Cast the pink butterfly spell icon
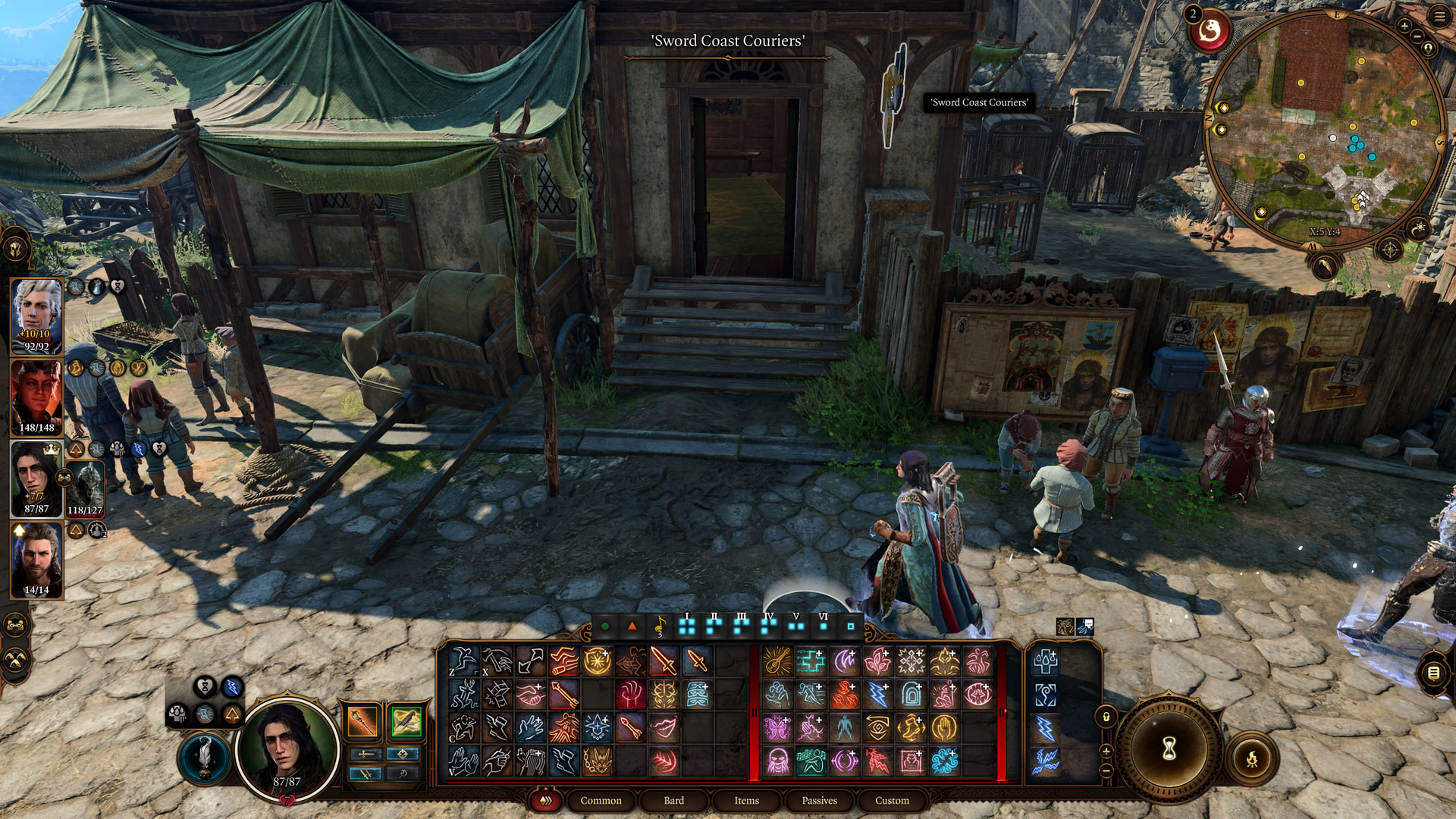 [777, 728]
